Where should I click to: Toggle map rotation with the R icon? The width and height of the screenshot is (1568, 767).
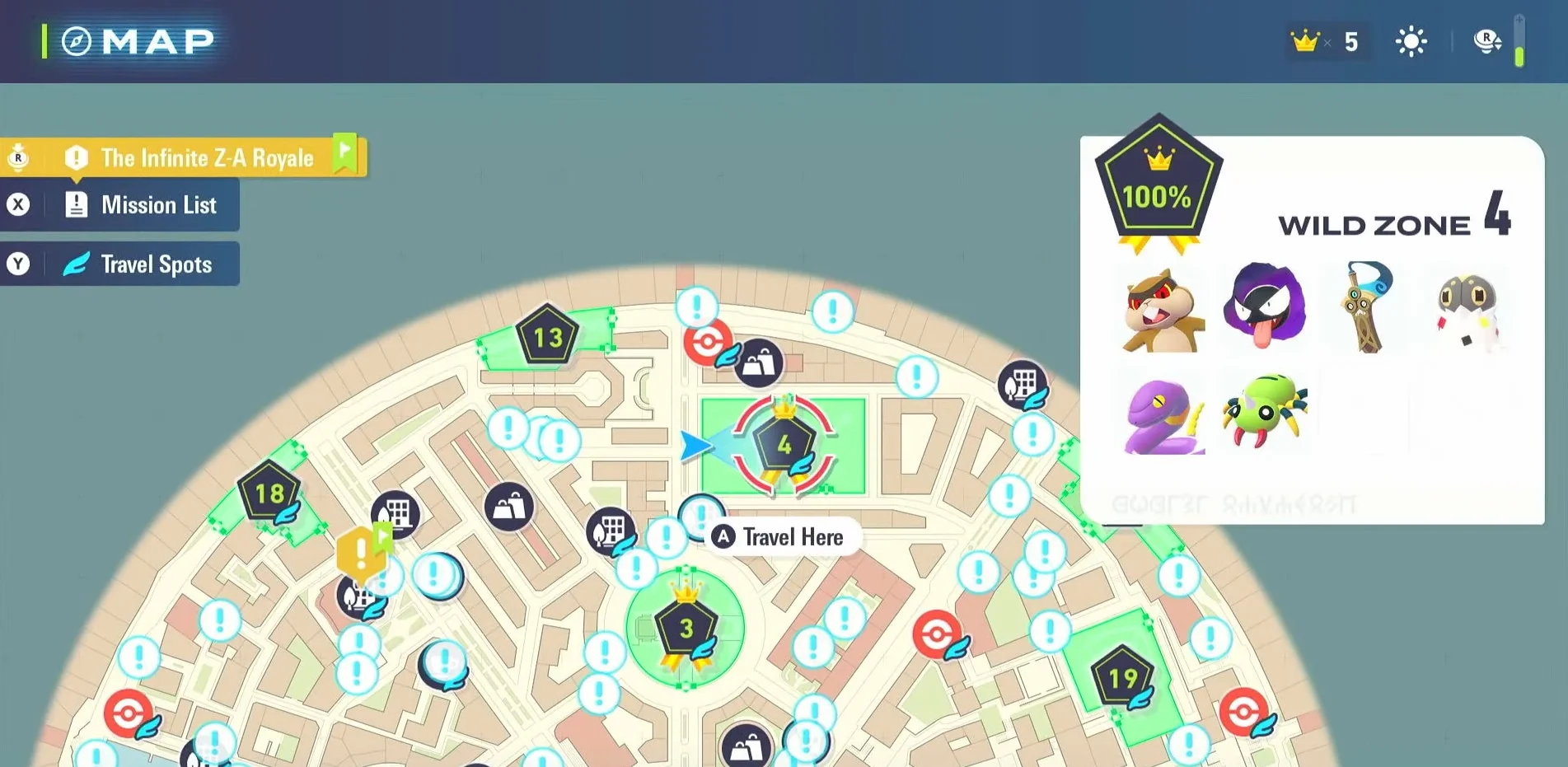coord(1486,41)
